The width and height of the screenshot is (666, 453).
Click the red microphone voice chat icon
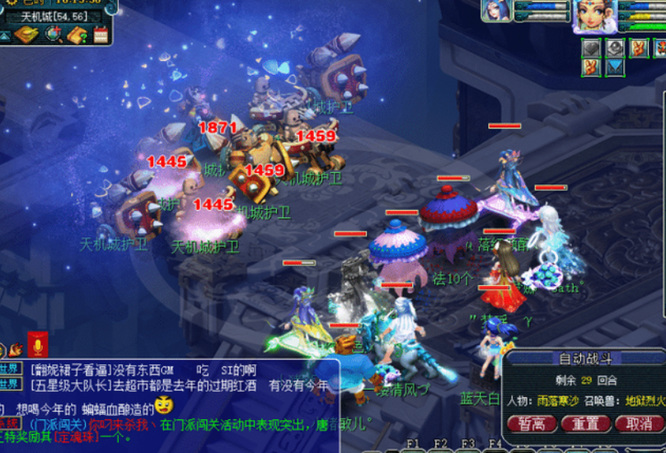point(38,346)
